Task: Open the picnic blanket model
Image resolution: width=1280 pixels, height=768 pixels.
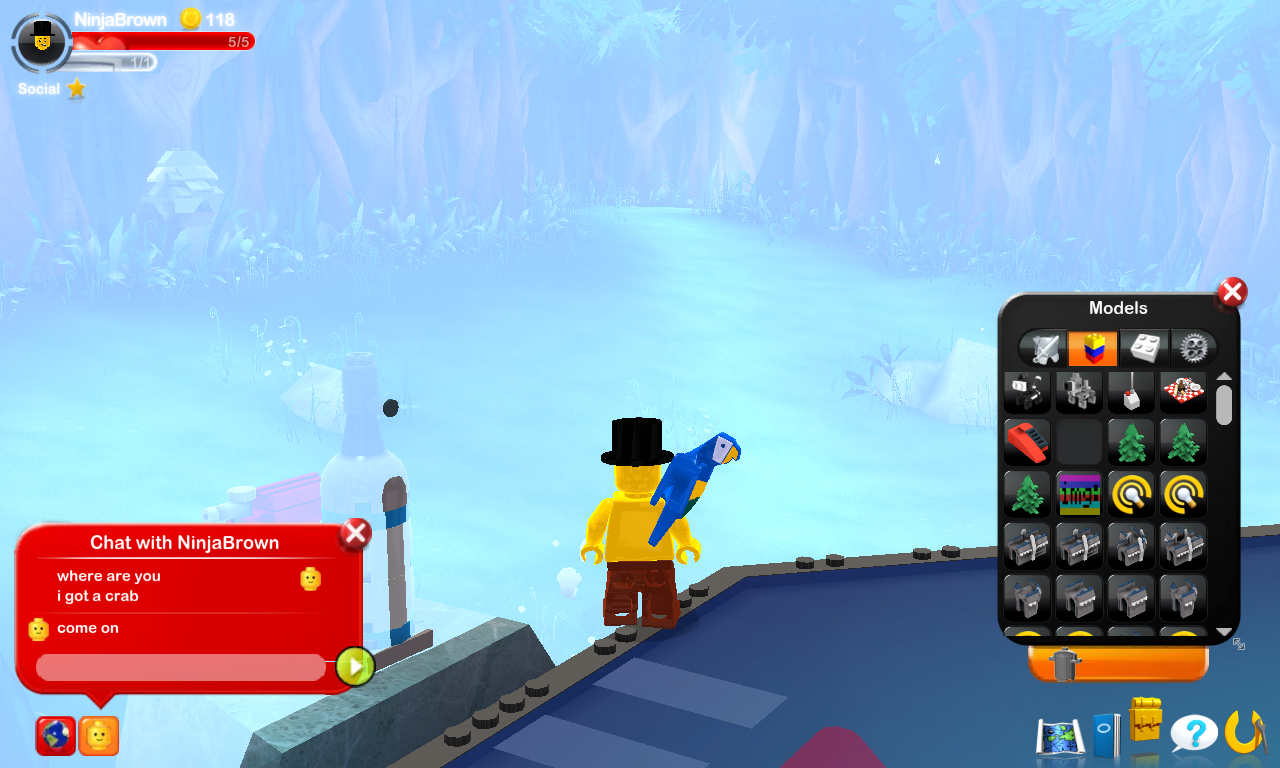Action: click(x=1183, y=391)
